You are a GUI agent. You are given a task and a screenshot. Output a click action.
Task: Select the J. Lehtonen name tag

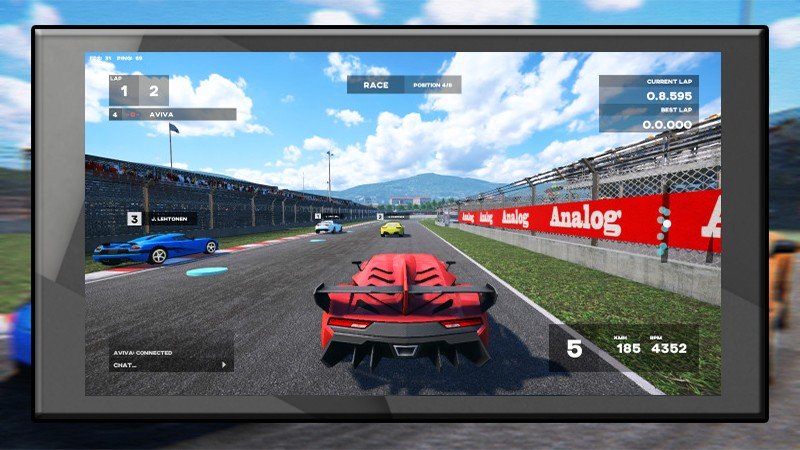point(170,217)
